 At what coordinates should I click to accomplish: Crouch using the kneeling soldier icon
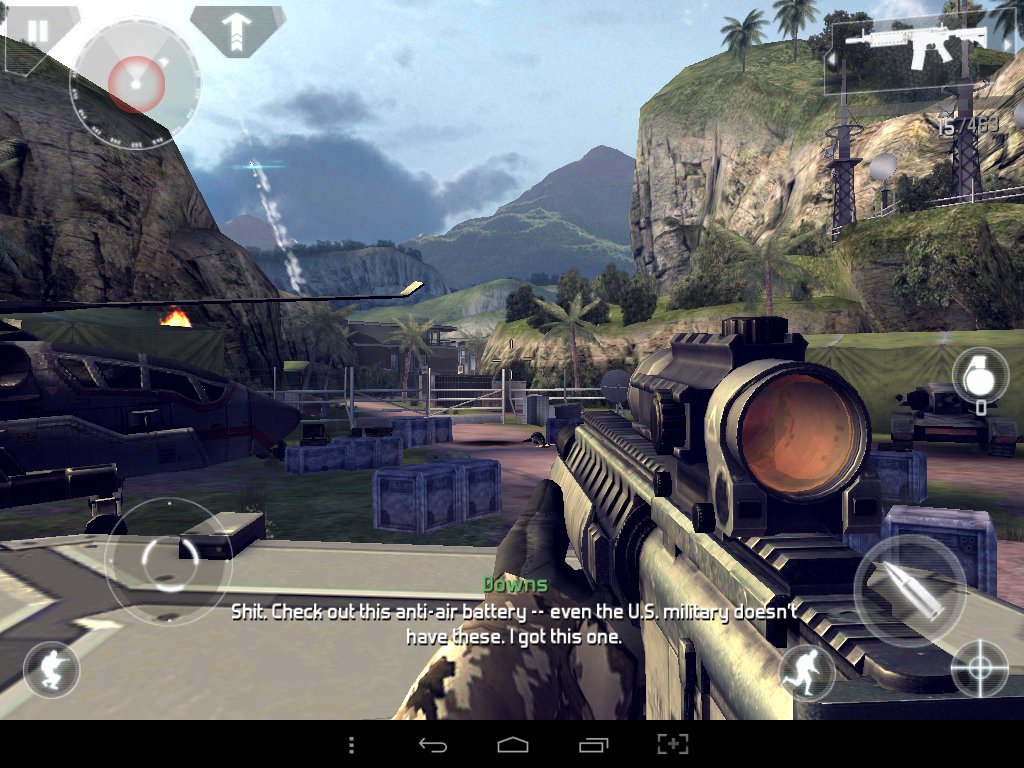click(x=51, y=669)
